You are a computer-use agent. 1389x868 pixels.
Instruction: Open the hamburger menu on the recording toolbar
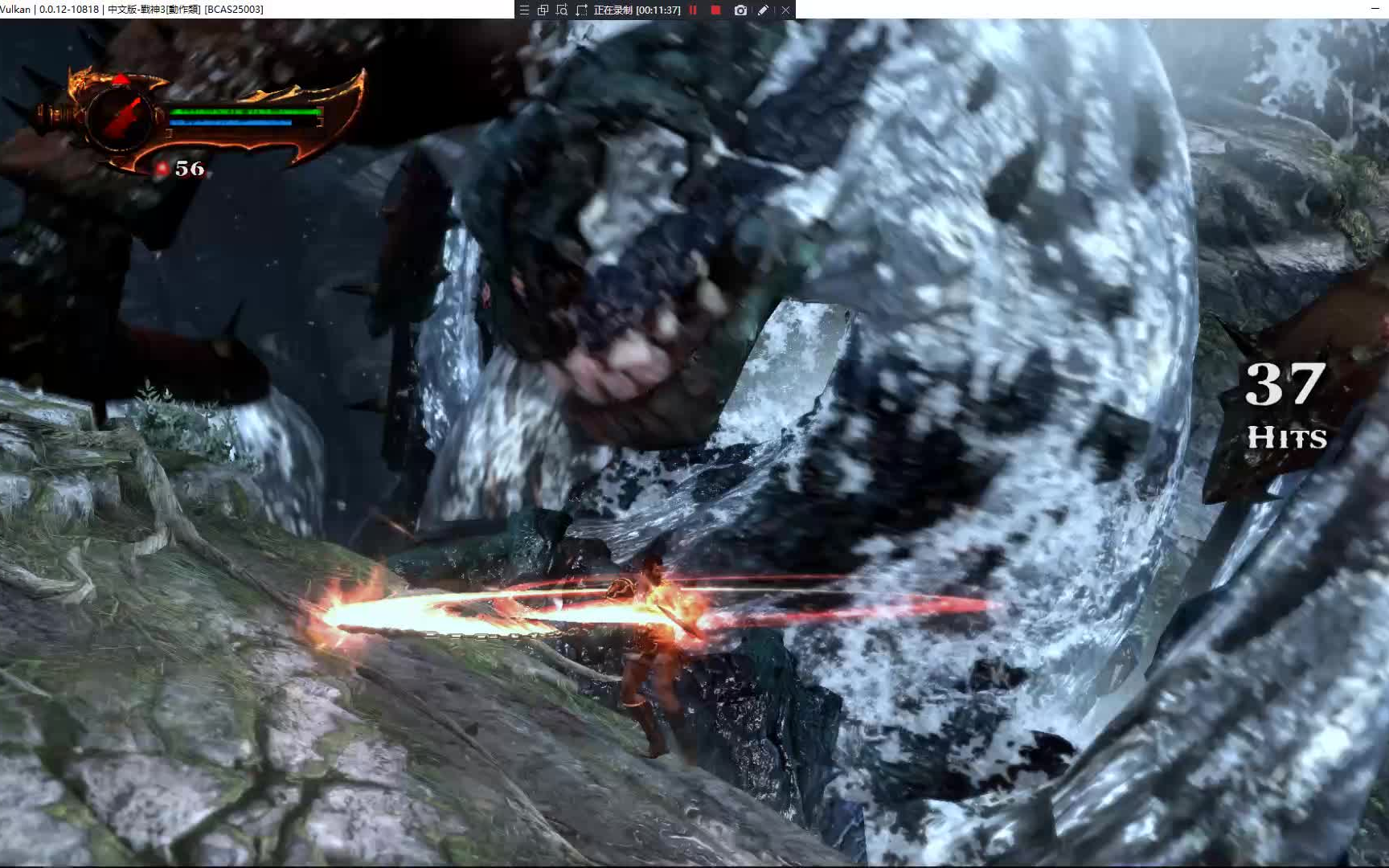525,10
